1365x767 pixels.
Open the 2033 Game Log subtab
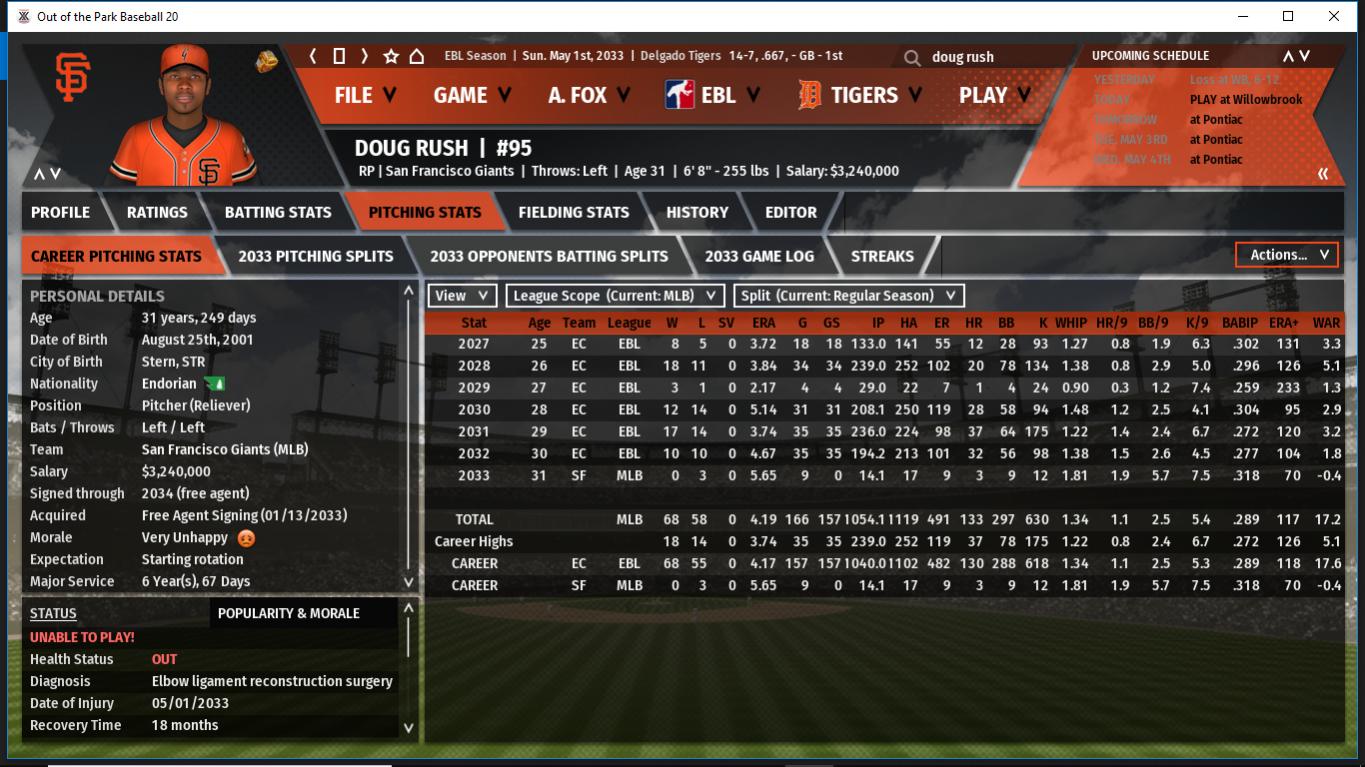click(759, 256)
